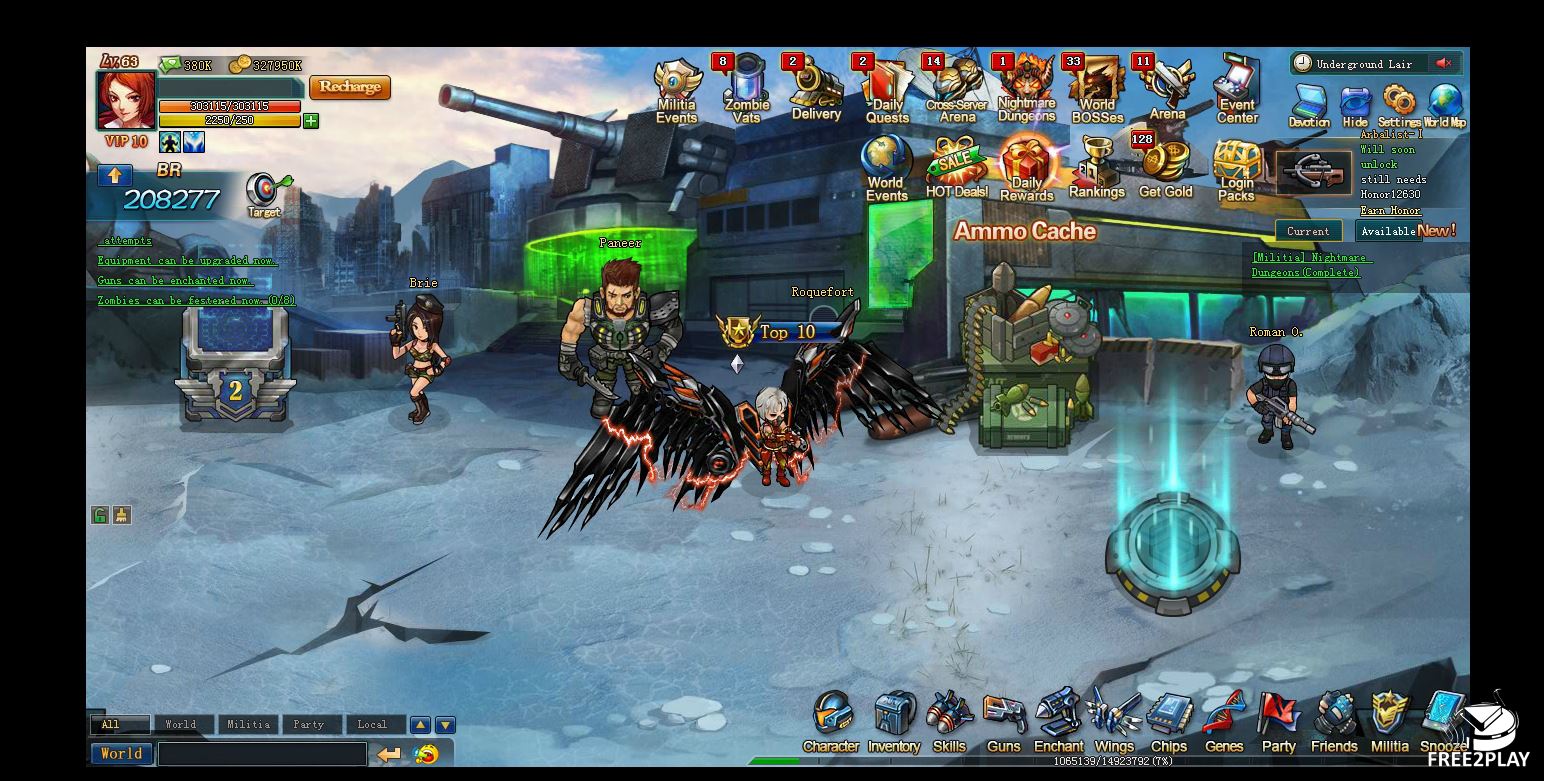This screenshot has height=781, width=1544.
Task: Open Daily Quests
Action: click(887, 90)
